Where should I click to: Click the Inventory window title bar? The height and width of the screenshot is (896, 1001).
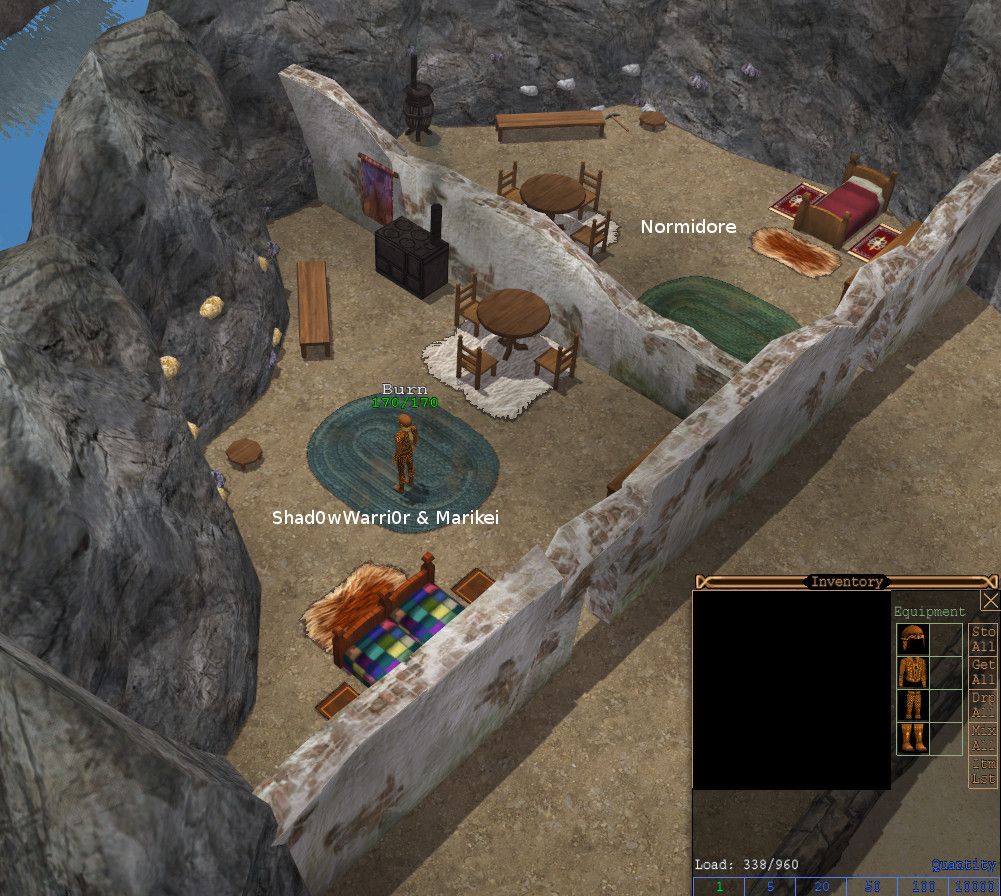pyautogui.click(x=846, y=581)
